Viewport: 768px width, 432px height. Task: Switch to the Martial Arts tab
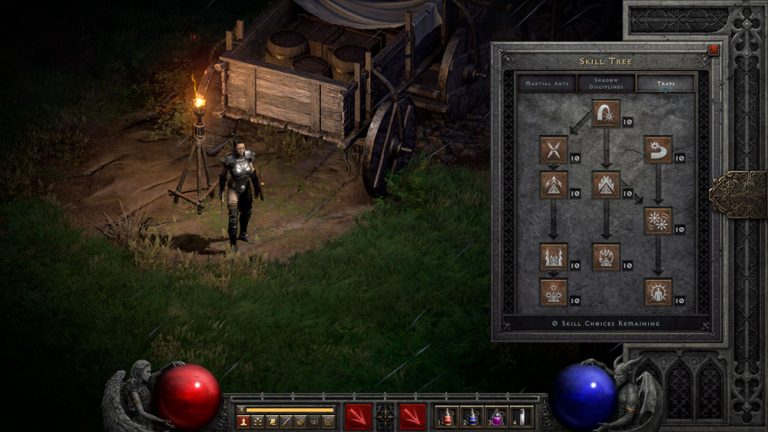click(545, 84)
